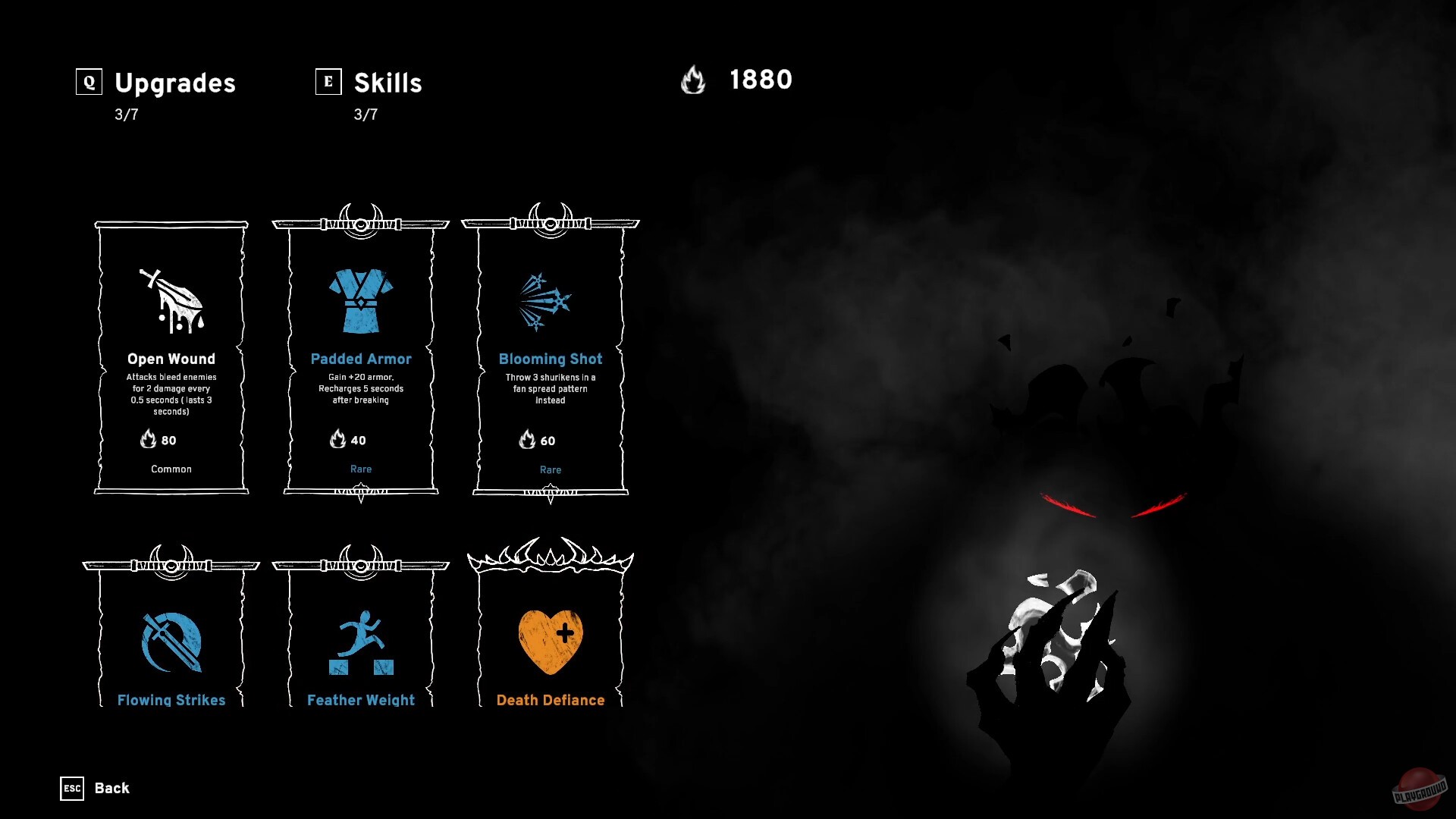Screen dimensions: 1456x819
Task: Click the Death Defiance orange heart icon
Action: (x=550, y=641)
